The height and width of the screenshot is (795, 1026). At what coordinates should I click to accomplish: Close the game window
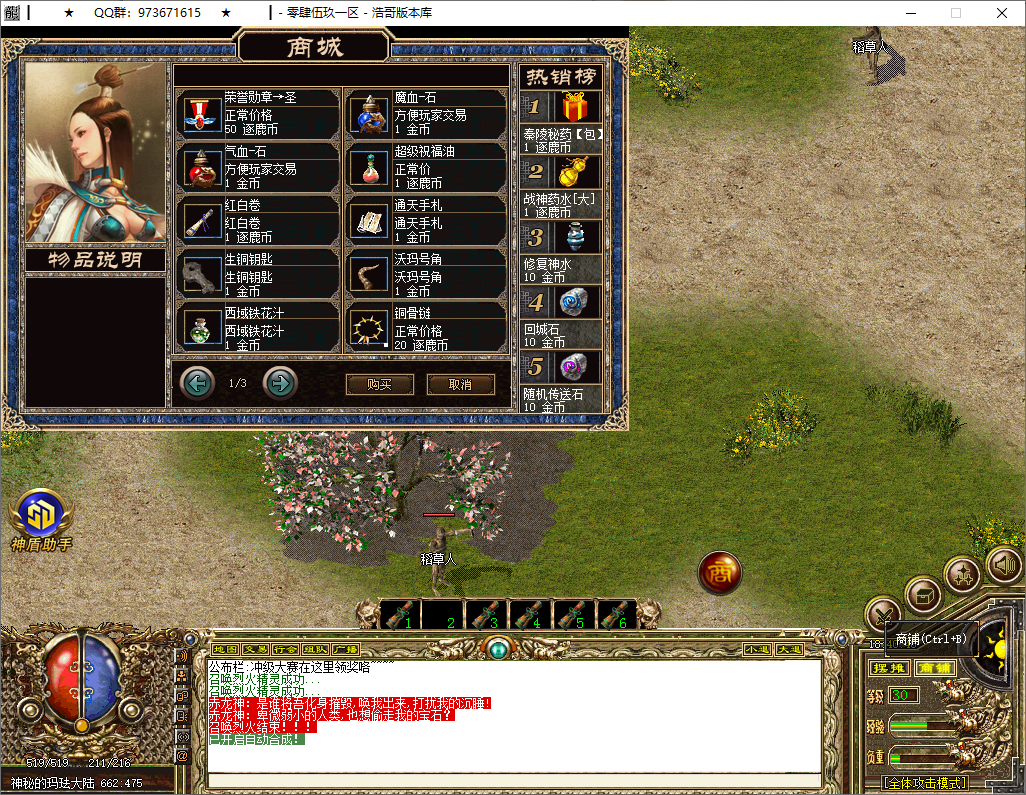coord(1002,13)
